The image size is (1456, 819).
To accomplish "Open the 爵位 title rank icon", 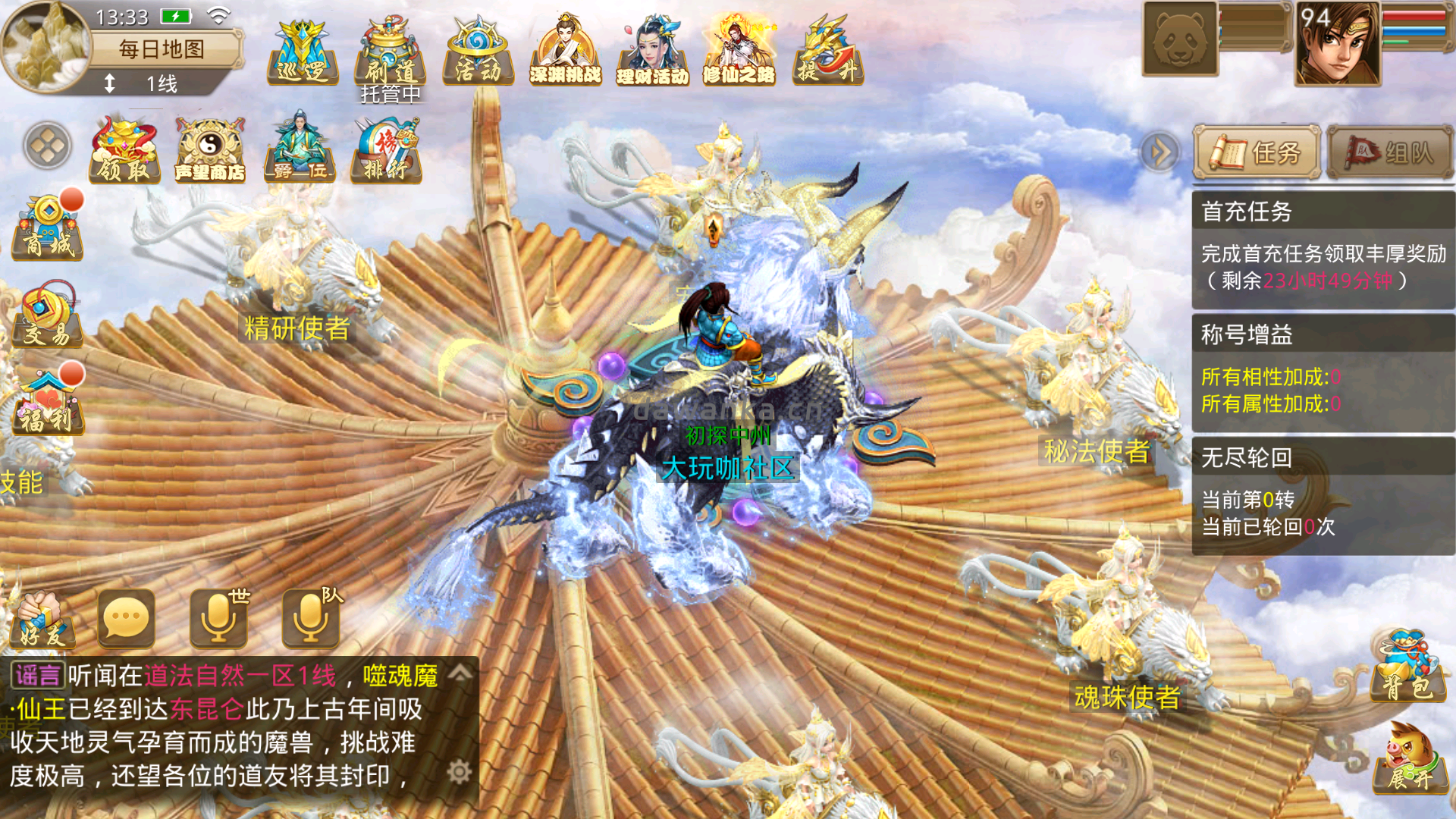I will (x=300, y=150).
